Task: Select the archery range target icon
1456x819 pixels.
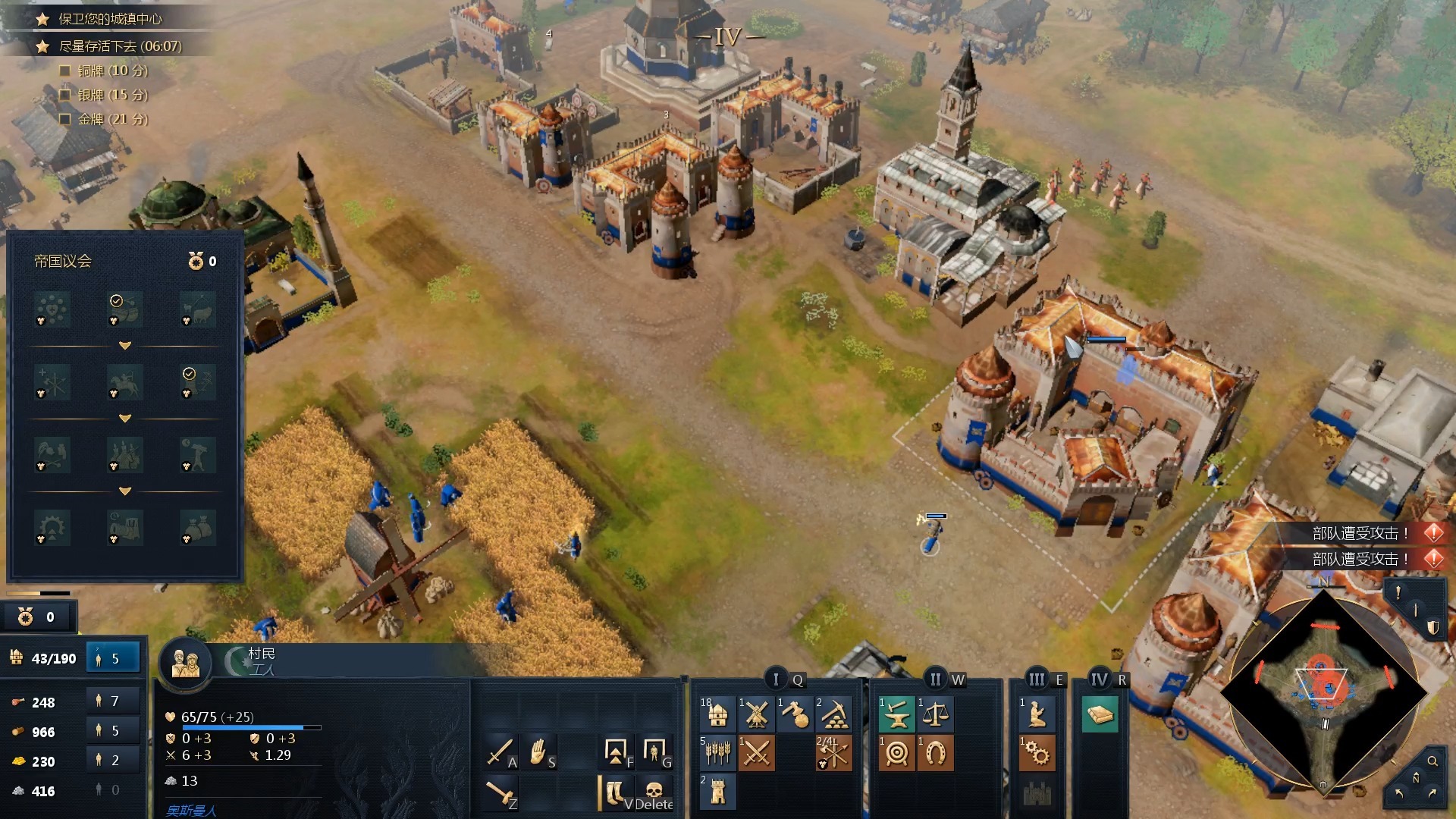Action: coord(896,753)
